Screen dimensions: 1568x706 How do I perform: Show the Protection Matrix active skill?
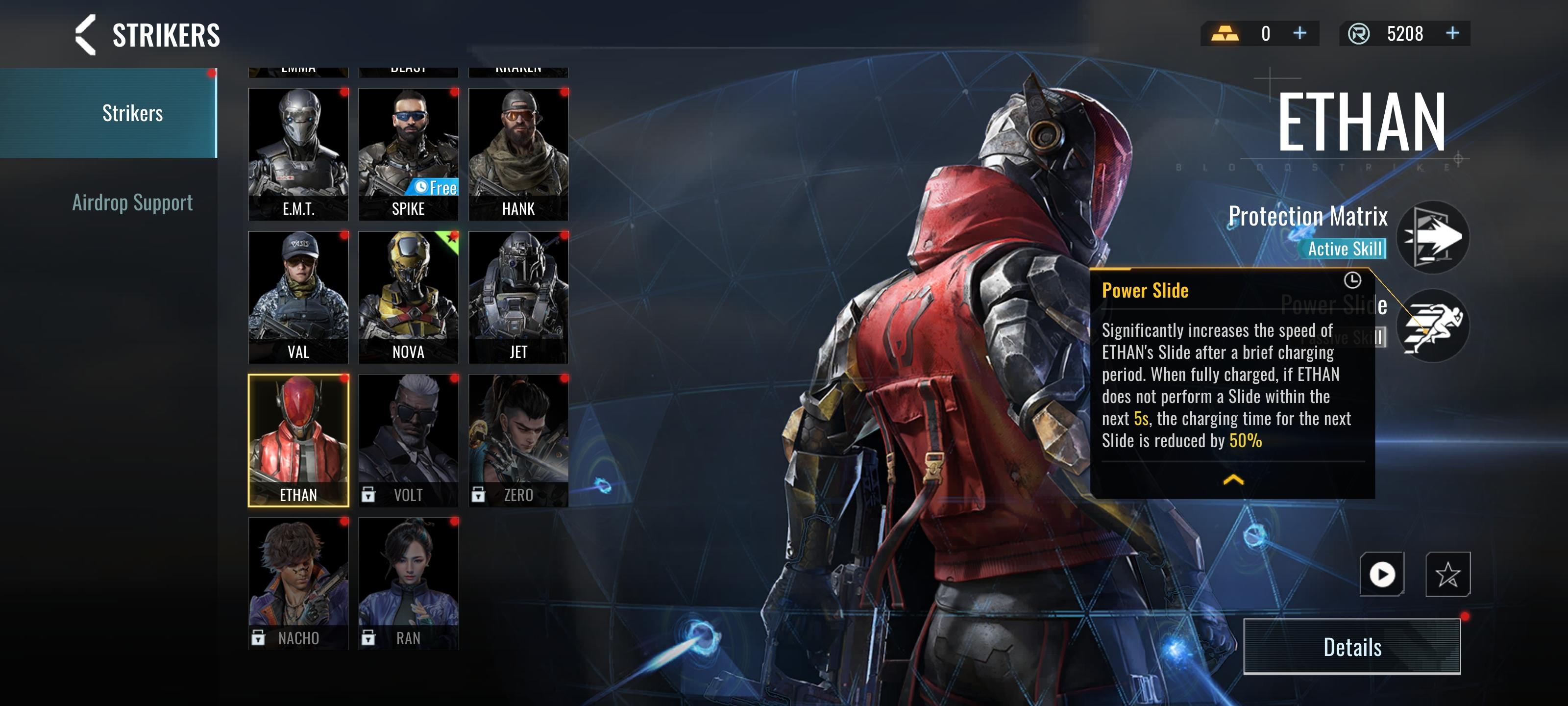coord(1432,237)
